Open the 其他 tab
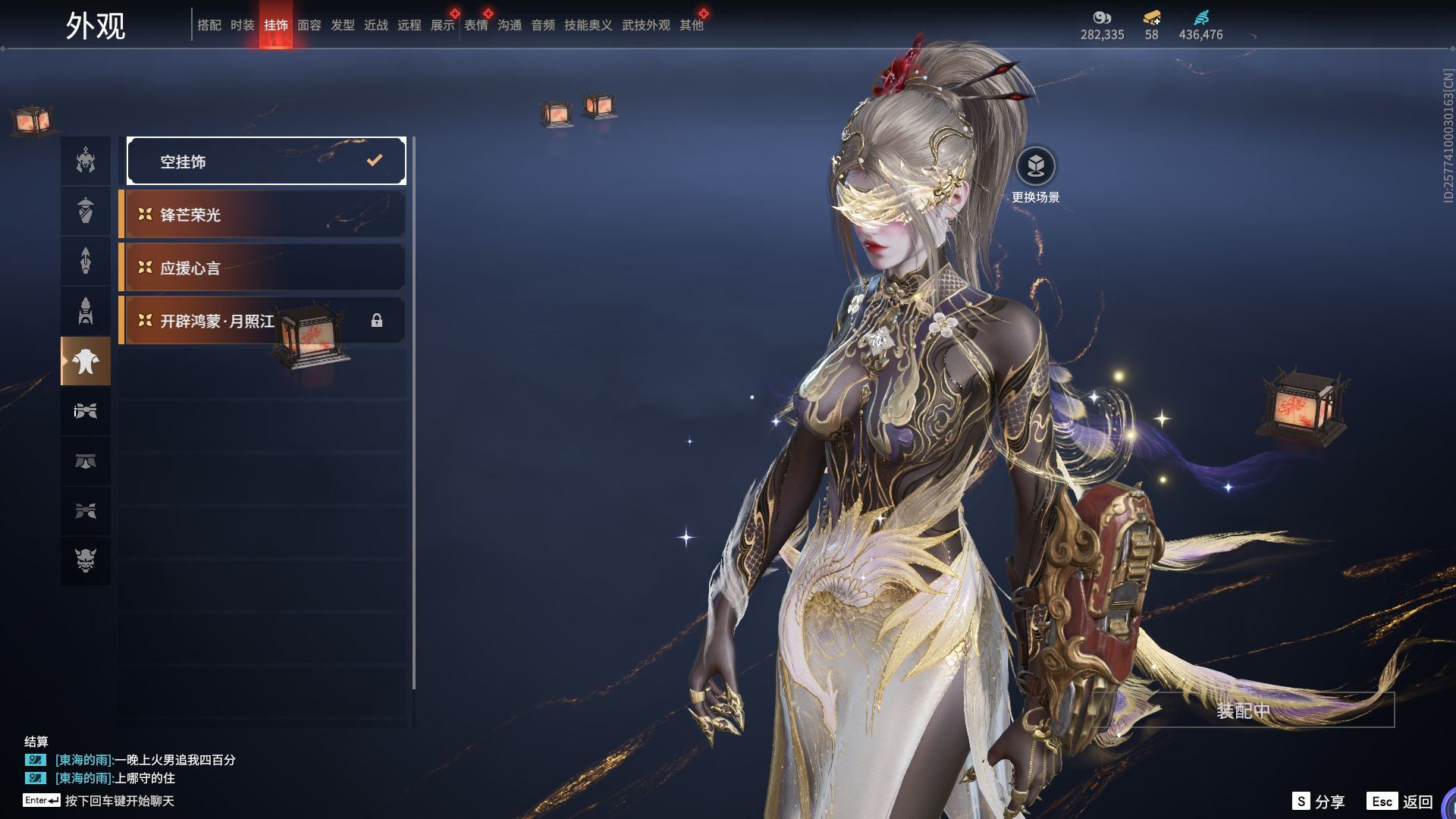 click(x=691, y=25)
